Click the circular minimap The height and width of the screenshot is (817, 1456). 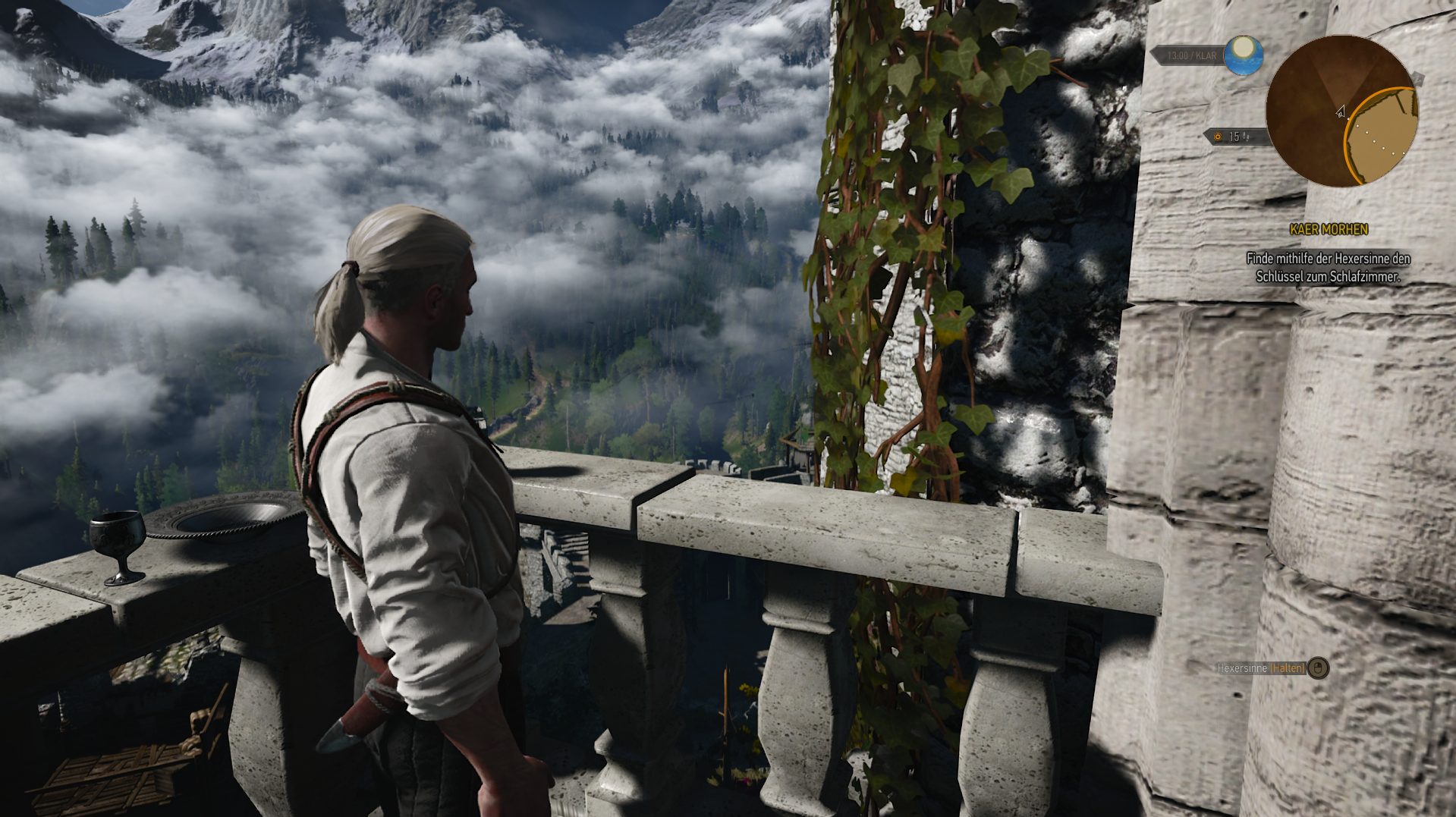click(x=1341, y=112)
